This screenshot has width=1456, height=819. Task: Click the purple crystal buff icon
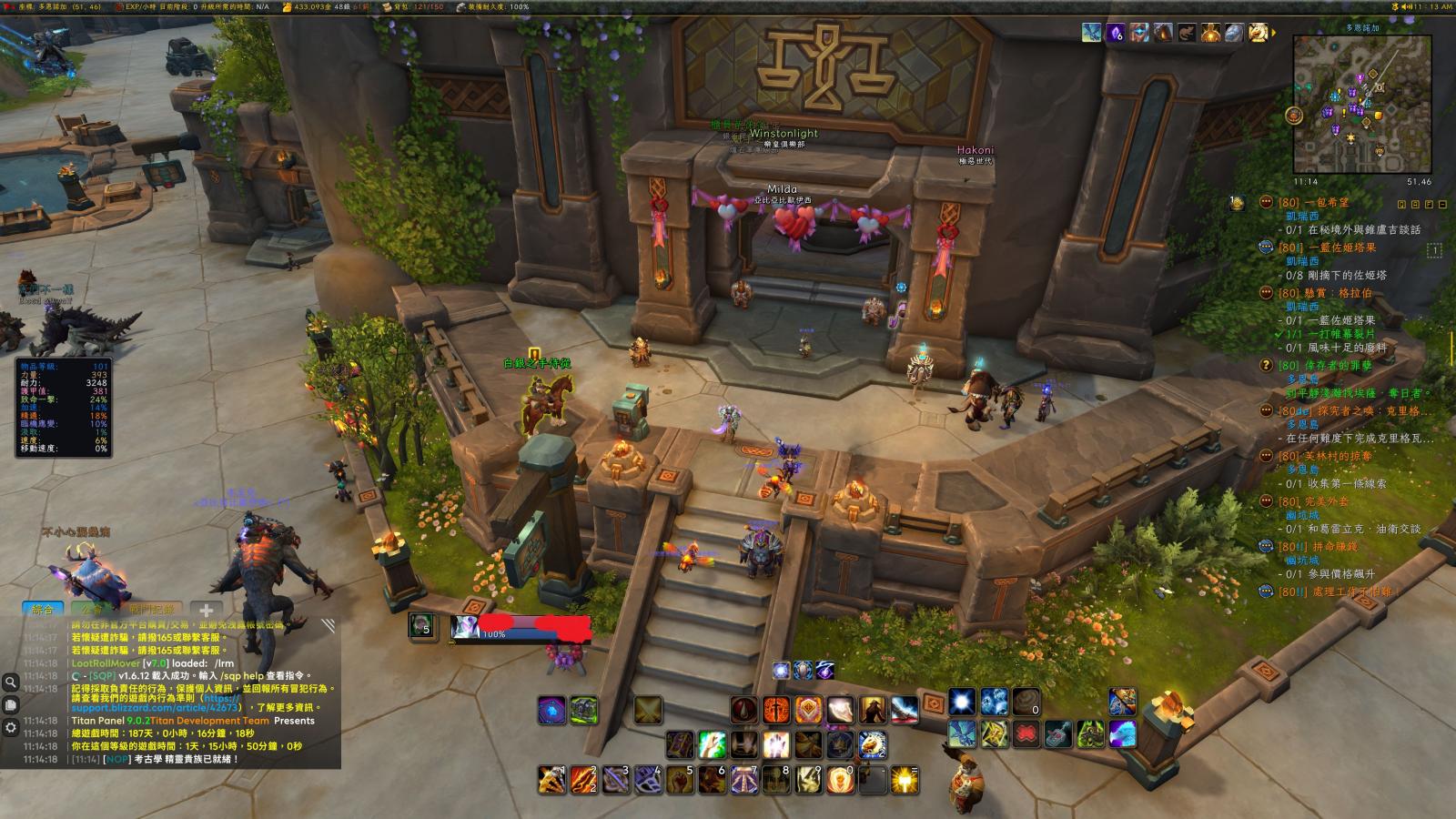1116,34
